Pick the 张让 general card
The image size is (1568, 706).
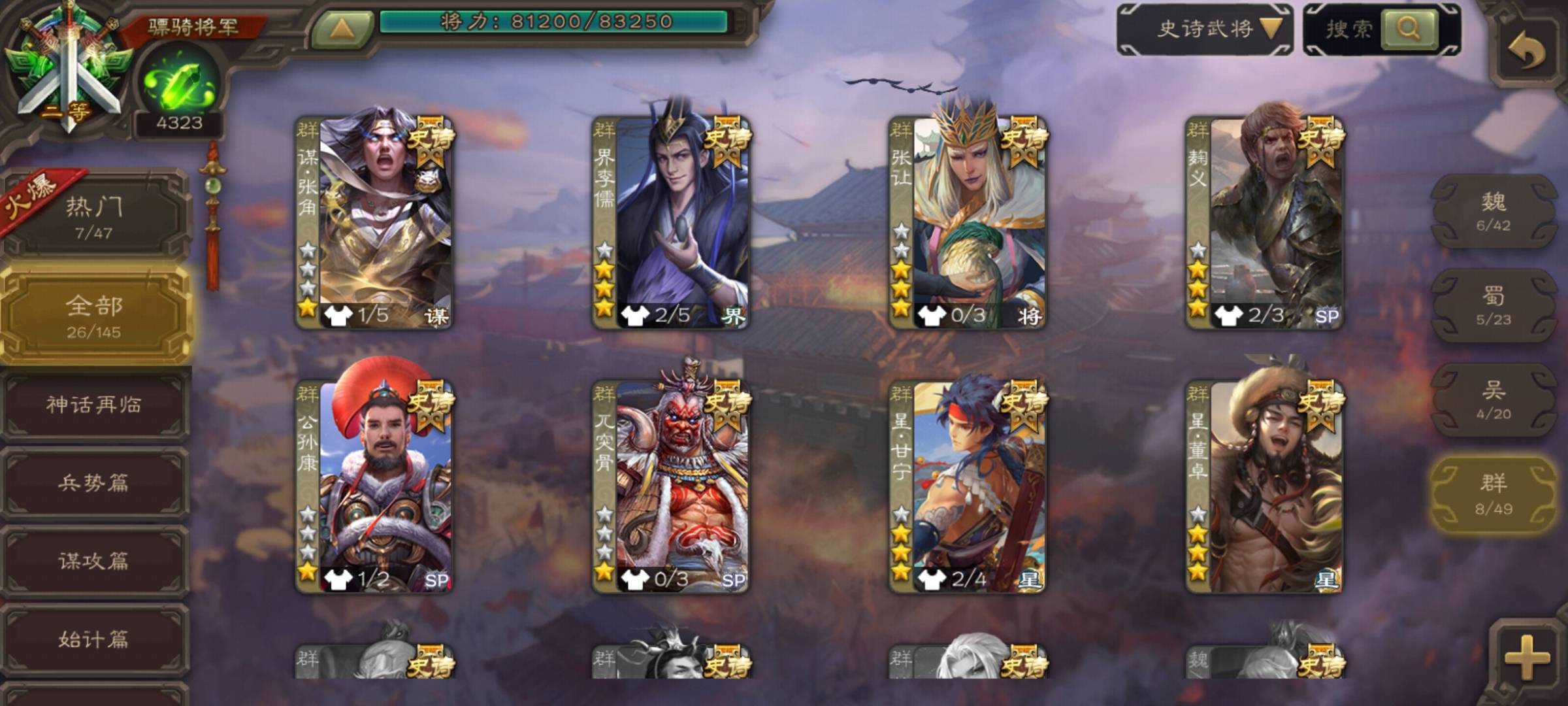(967, 222)
